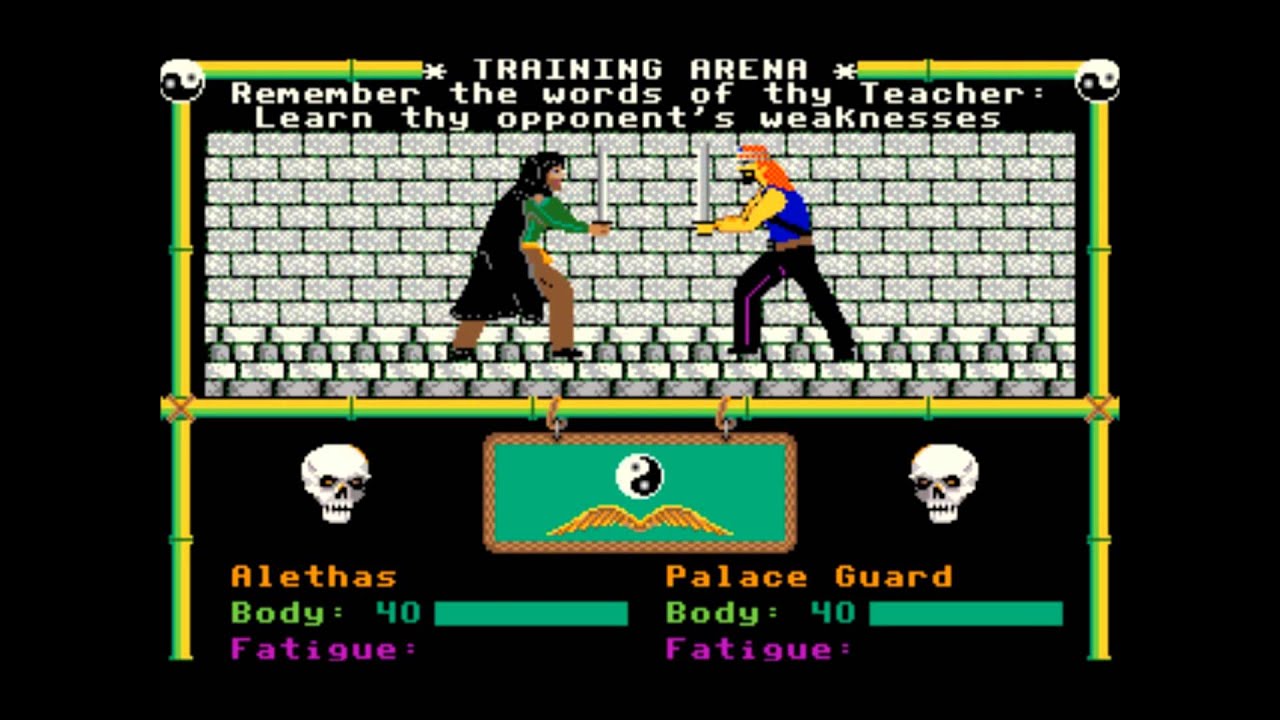Select the TRAINING ARENA title text
This screenshot has height=720, width=1280.
point(640,70)
